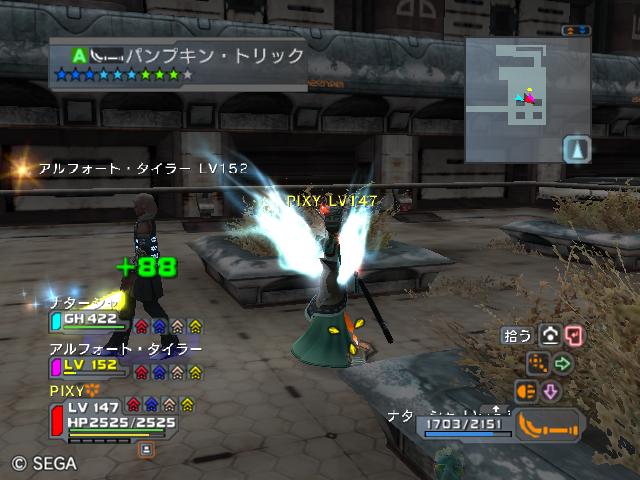The height and width of the screenshot is (480, 640).
Task: Activate the purple down-arrow palette icon
Action: [x=550, y=391]
